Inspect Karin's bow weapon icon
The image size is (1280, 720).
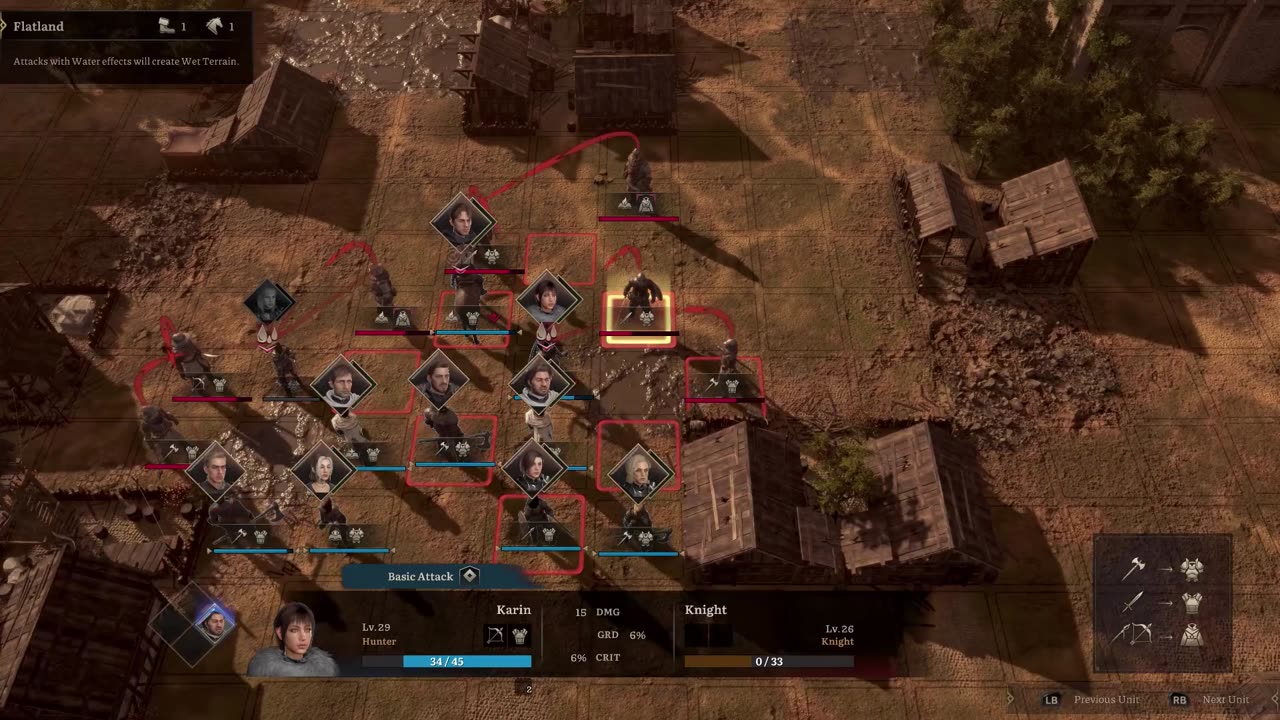tap(495, 635)
